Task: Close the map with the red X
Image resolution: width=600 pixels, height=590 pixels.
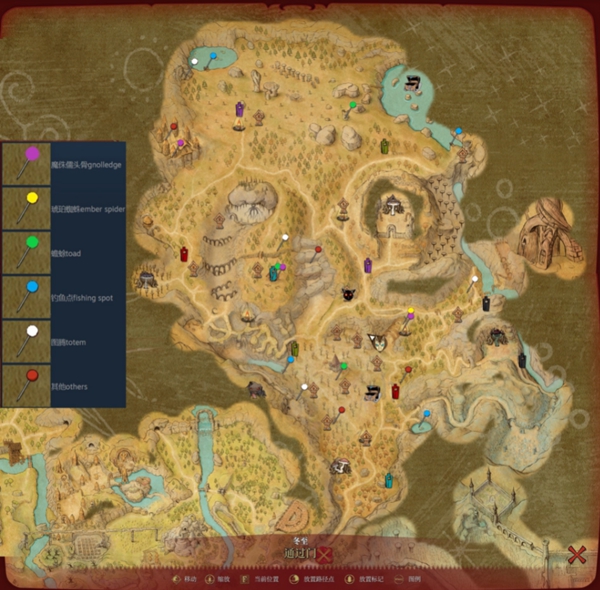Action: point(576,554)
